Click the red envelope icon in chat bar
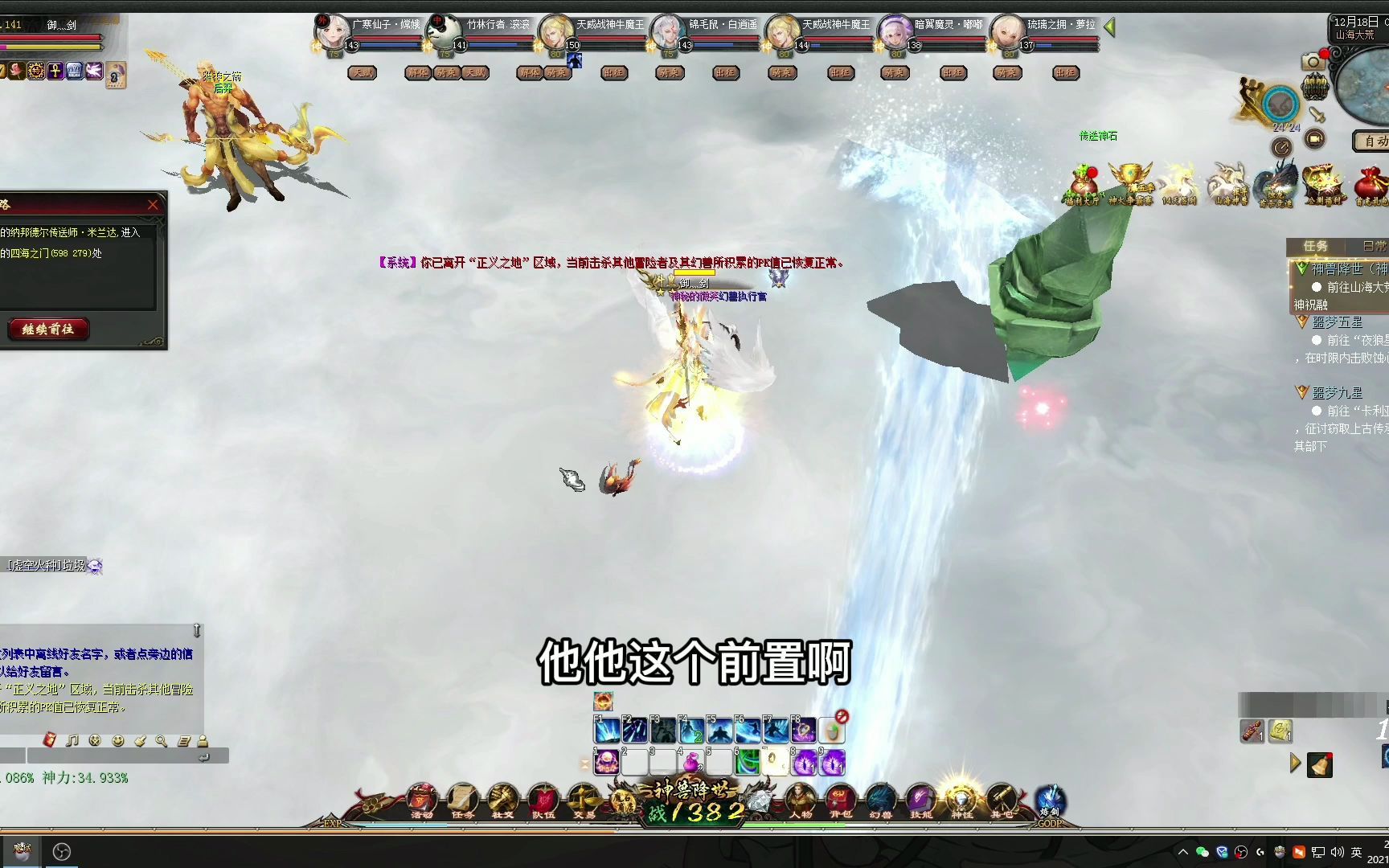This screenshot has height=868, width=1389. coord(50,740)
